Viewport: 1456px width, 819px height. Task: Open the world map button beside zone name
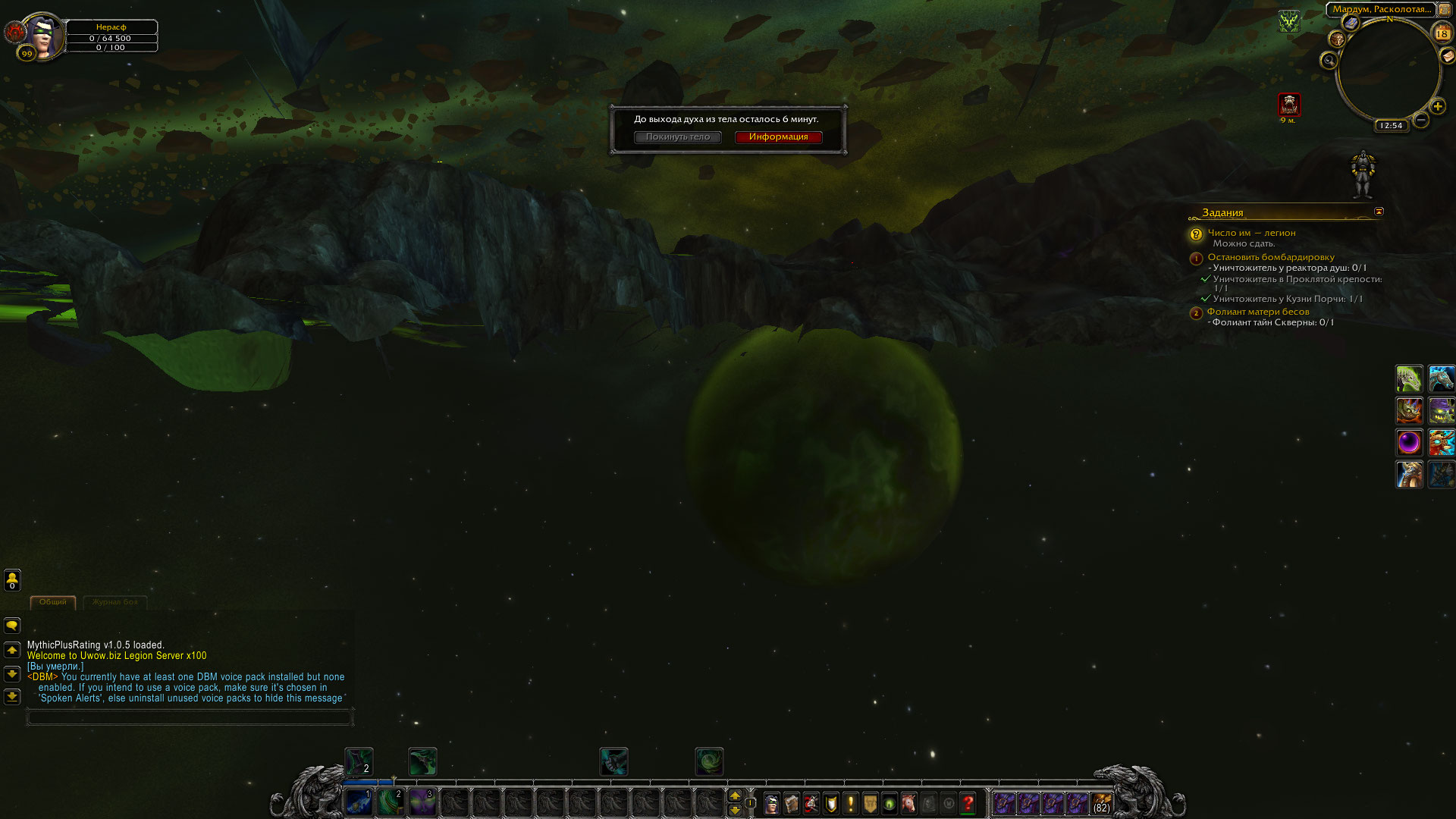(x=1444, y=9)
